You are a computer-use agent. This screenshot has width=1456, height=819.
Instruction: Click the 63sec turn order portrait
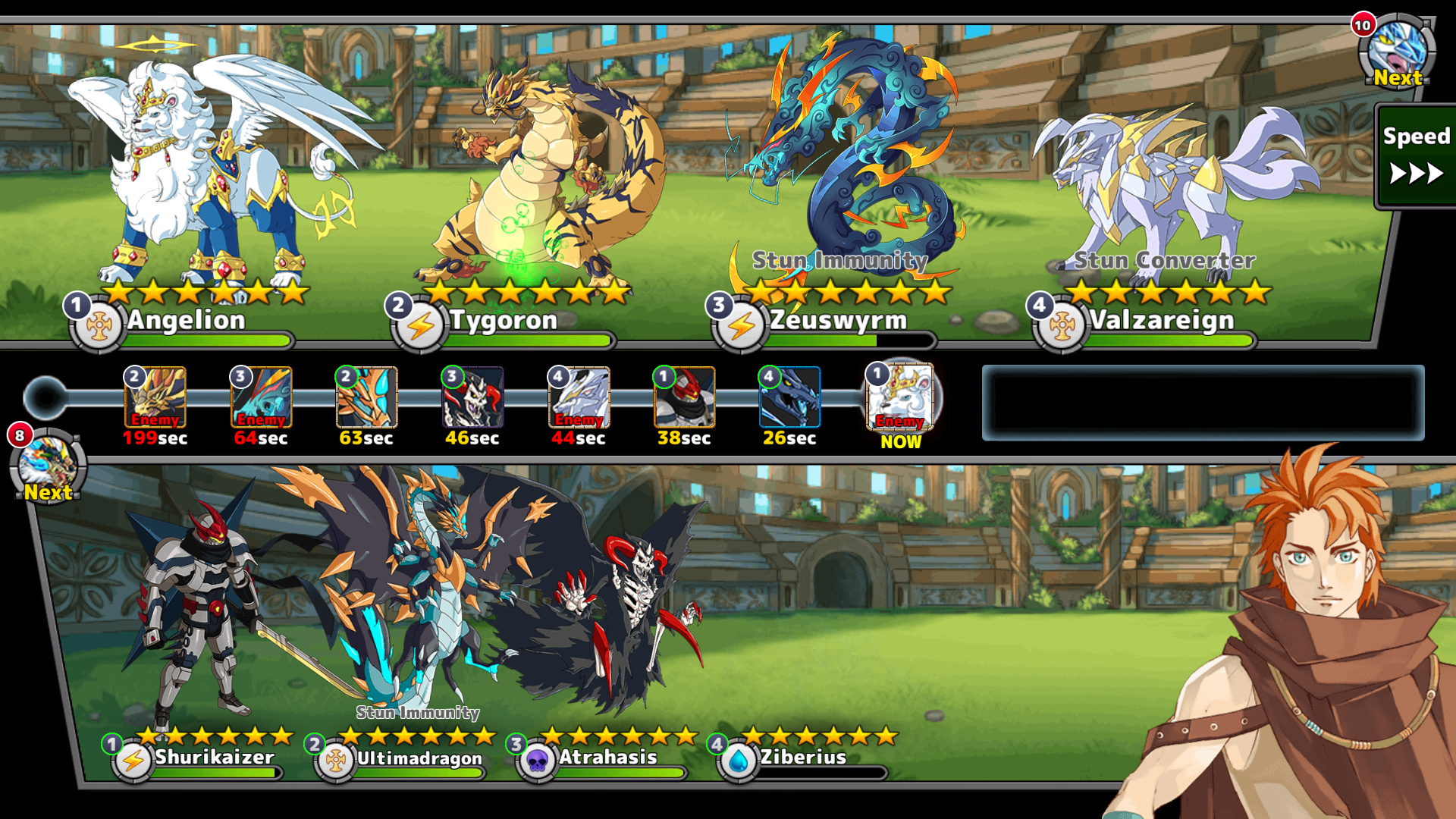[366, 398]
